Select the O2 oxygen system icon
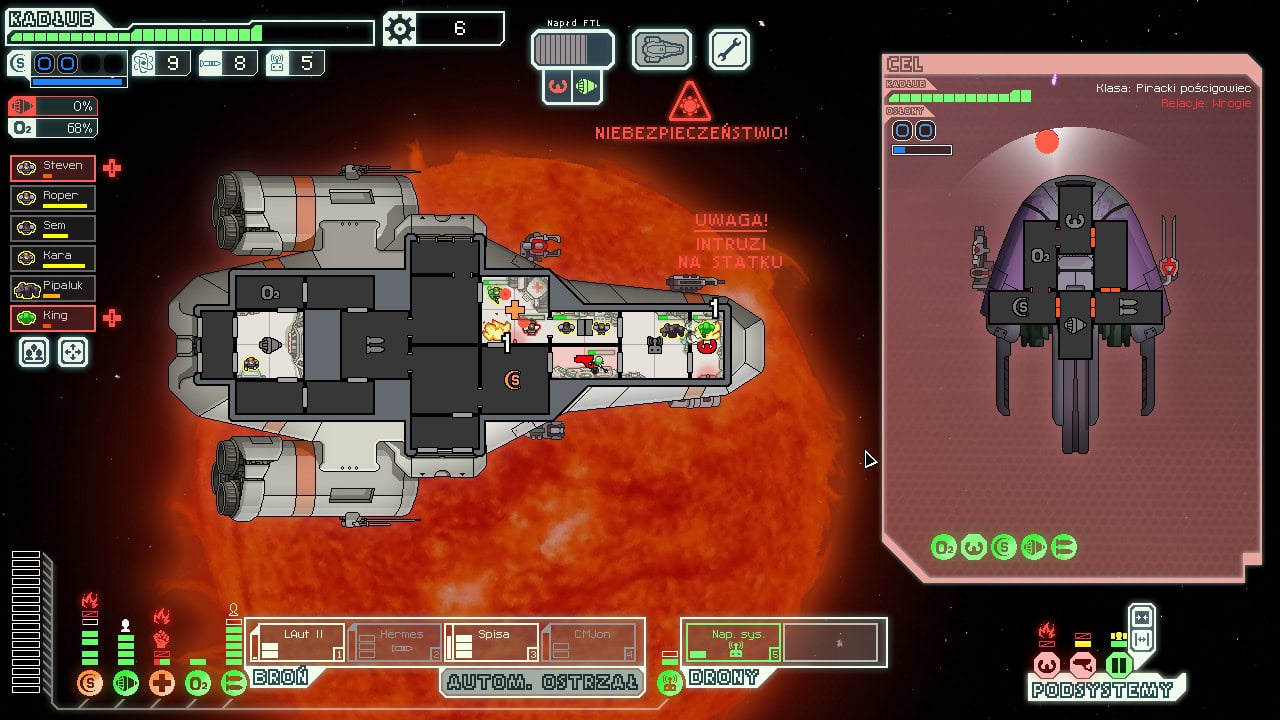Screen dimensions: 1280x720 (x=198, y=683)
